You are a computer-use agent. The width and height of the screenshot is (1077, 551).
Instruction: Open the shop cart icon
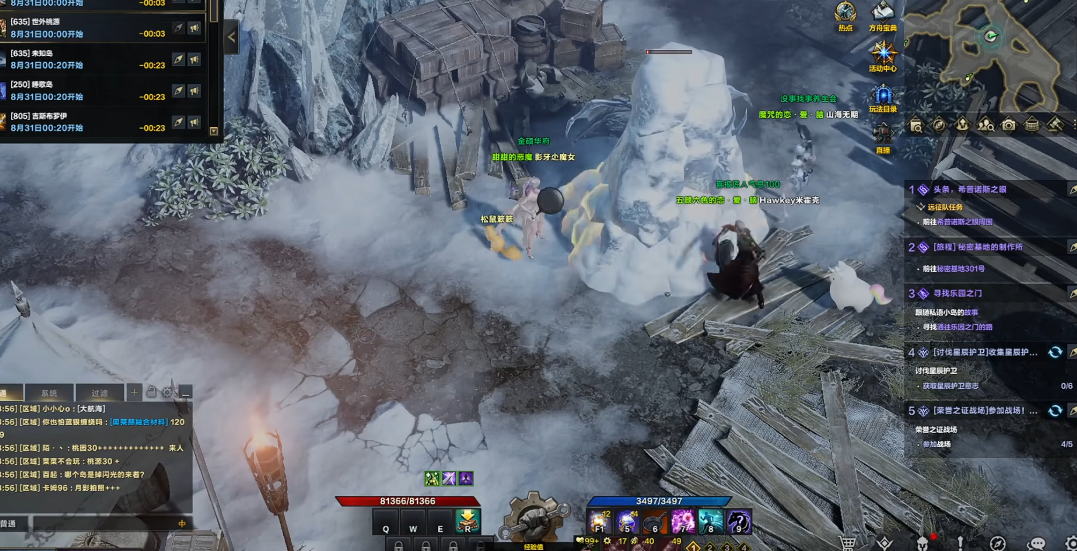click(x=848, y=543)
